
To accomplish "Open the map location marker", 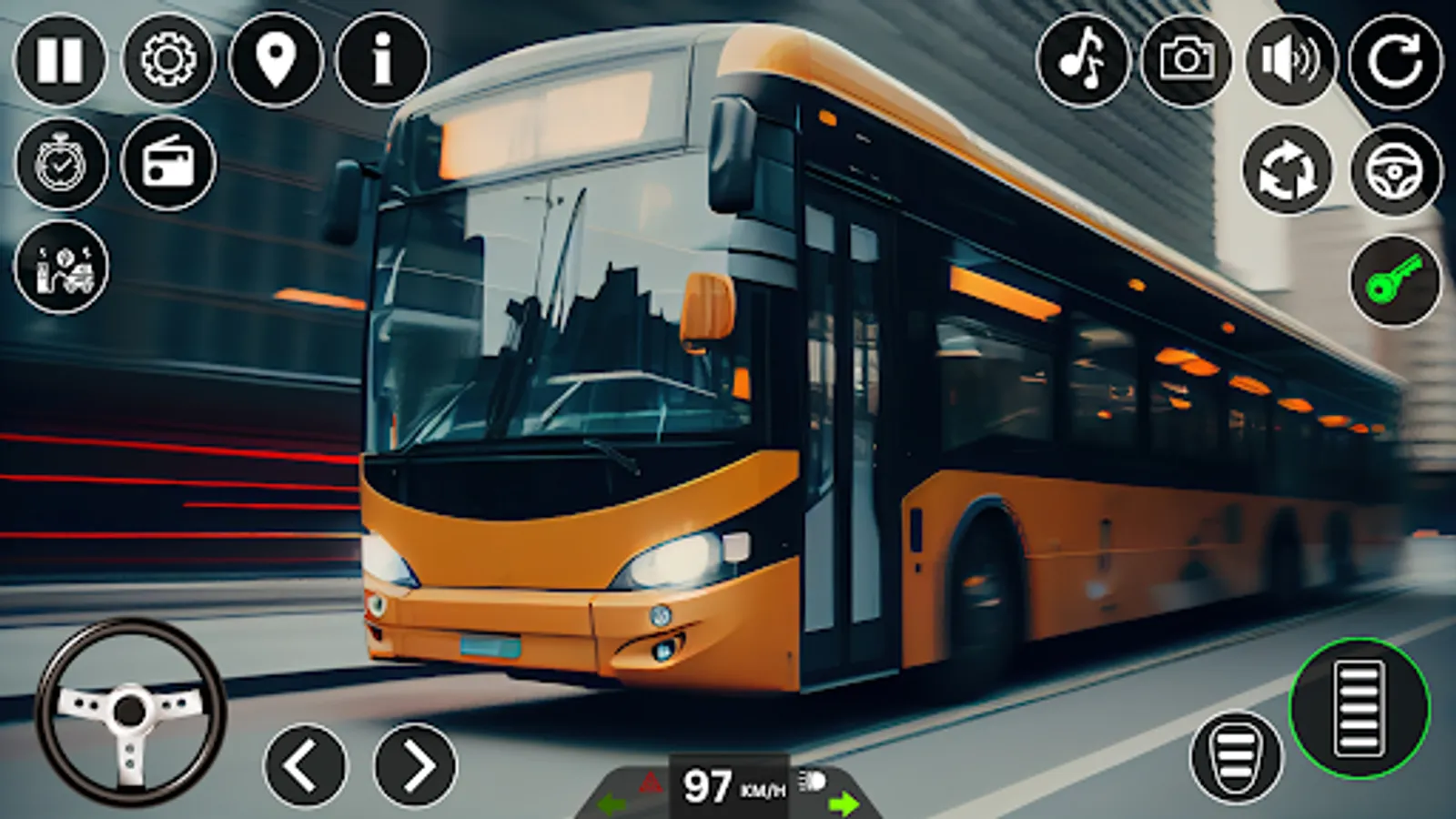I will tap(276, 59).
